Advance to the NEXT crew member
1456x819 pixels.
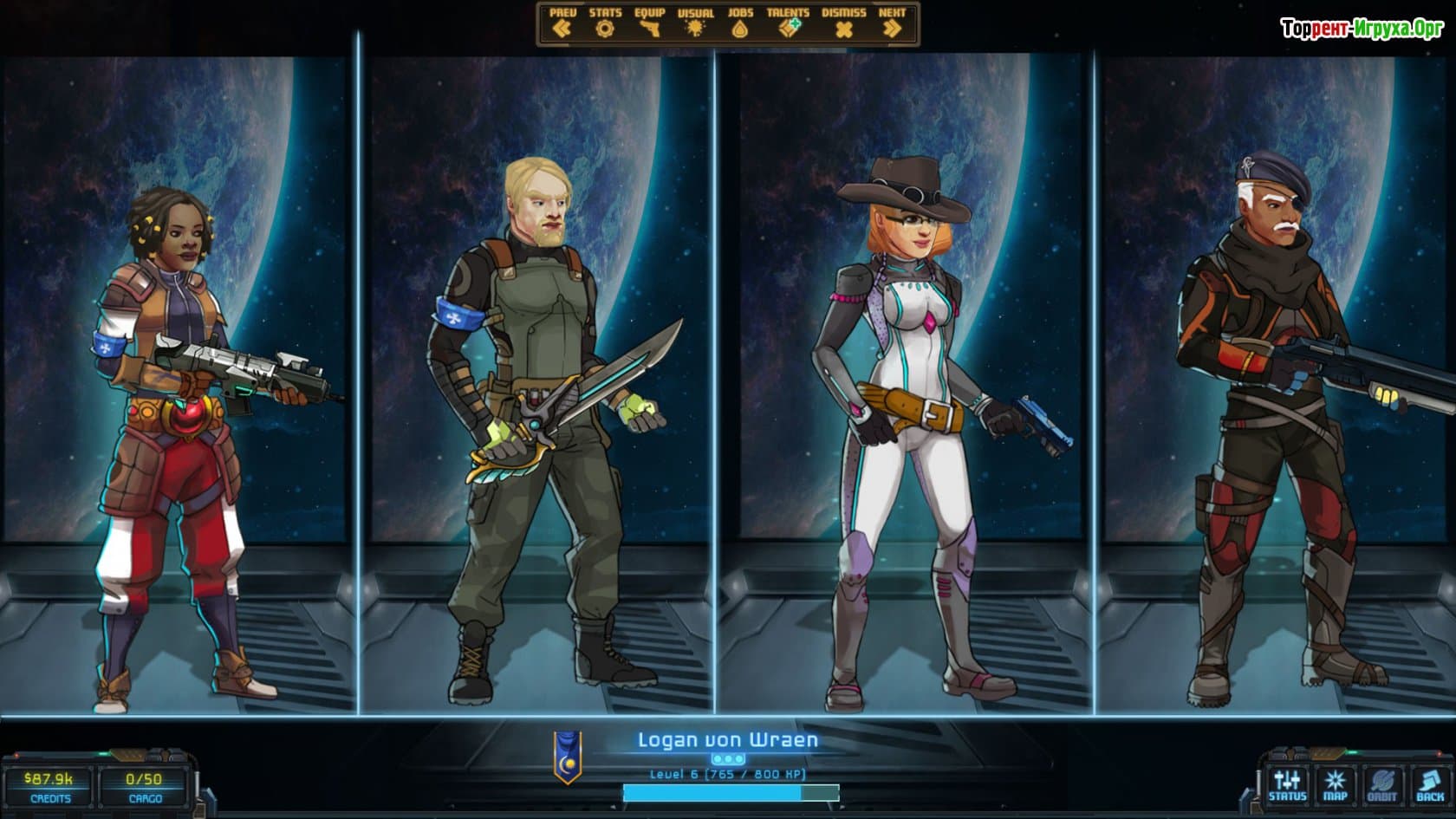(892, 23)
